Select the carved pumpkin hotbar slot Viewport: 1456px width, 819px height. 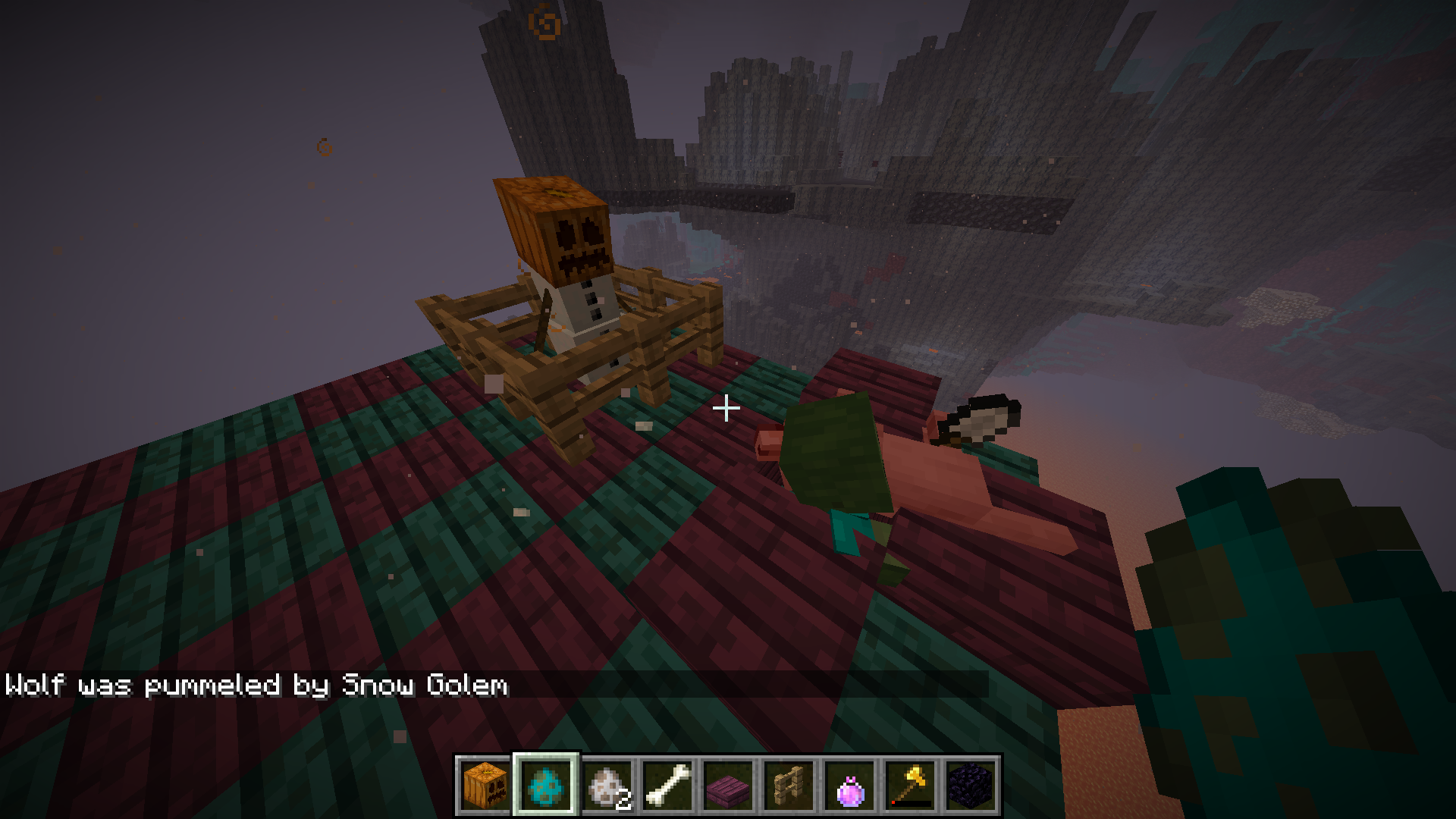click(485, 785)
